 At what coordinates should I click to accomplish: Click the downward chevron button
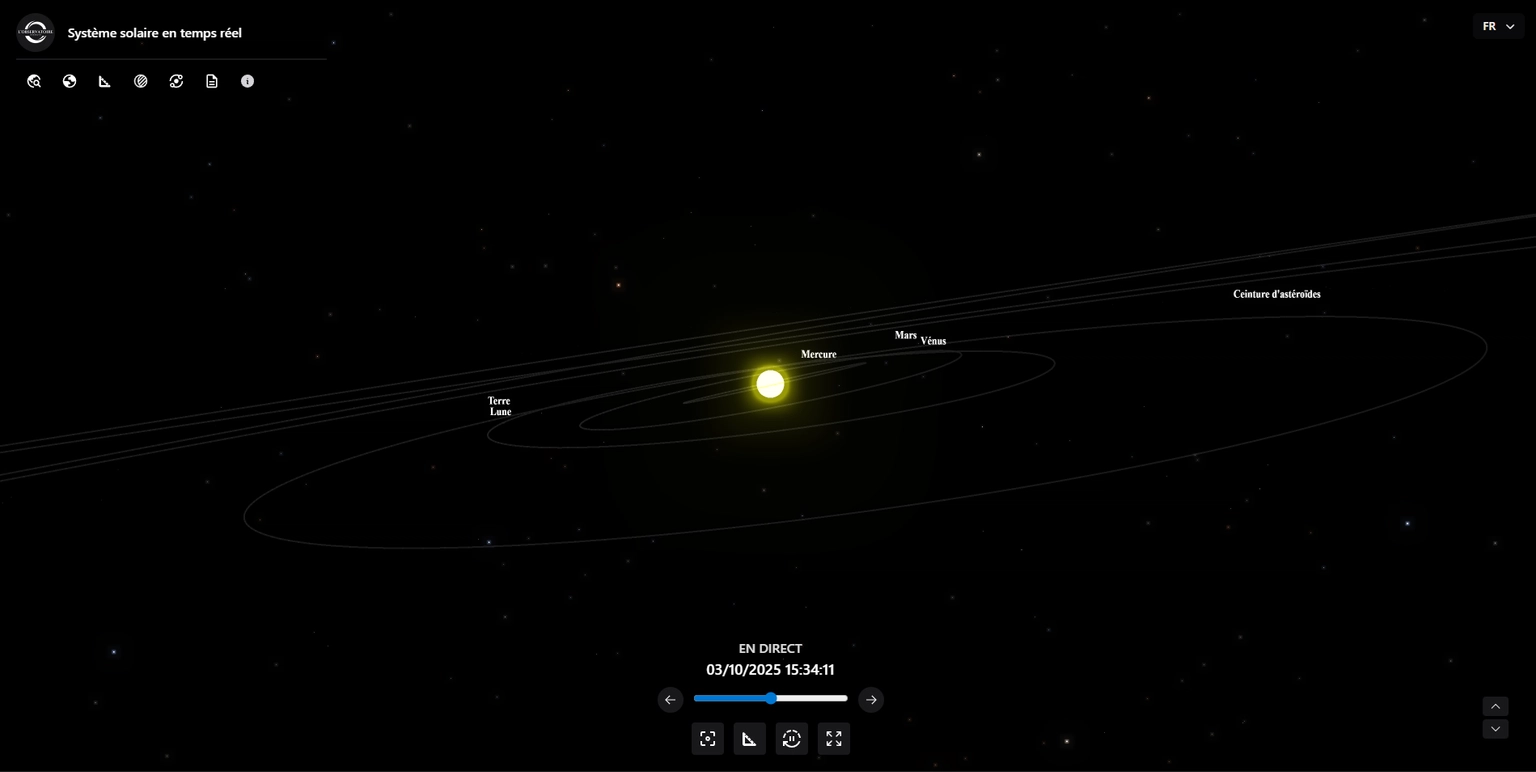[x=1495, y=729]
